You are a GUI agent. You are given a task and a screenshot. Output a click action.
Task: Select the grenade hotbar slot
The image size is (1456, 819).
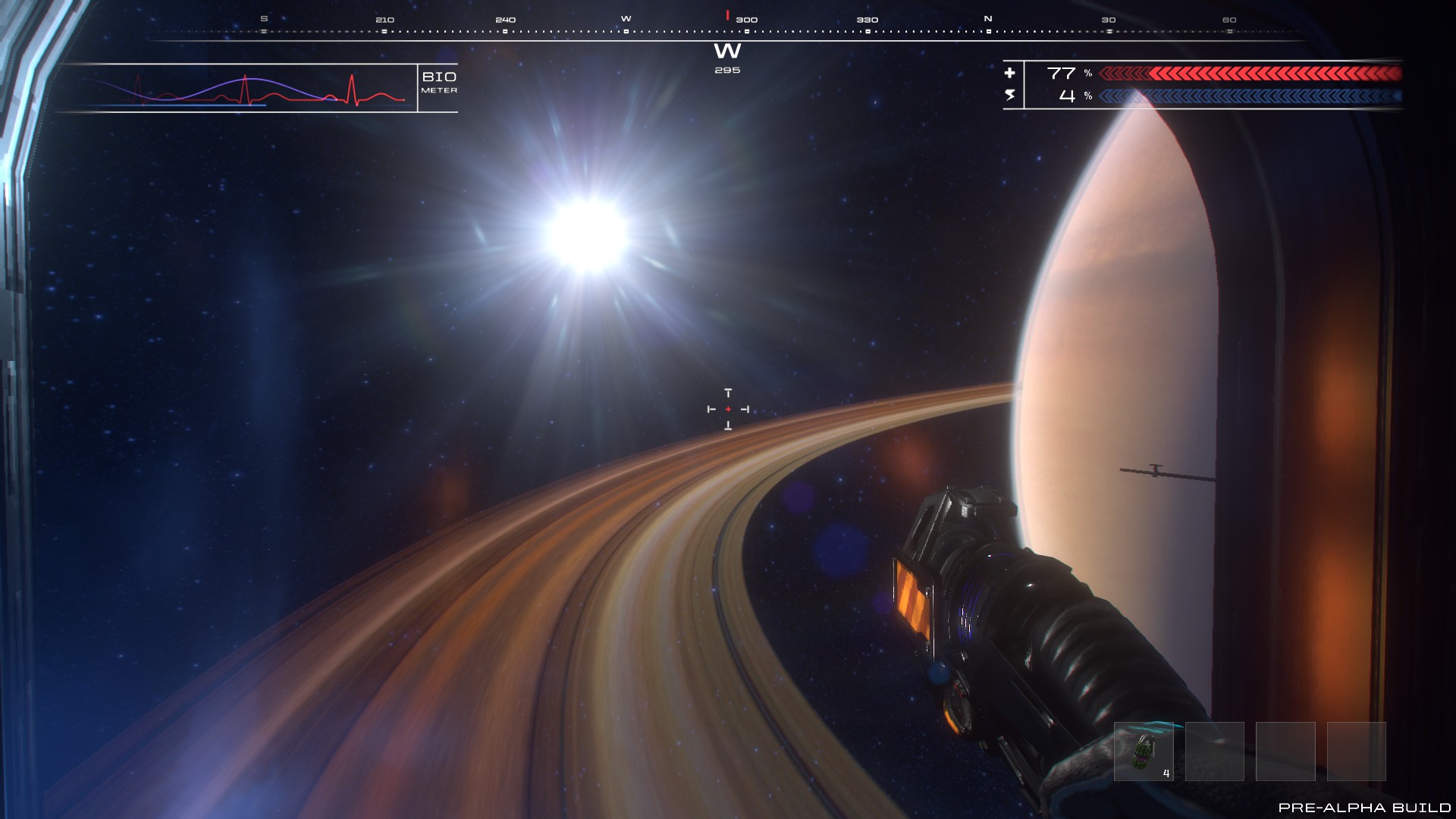coord(1143,752)
